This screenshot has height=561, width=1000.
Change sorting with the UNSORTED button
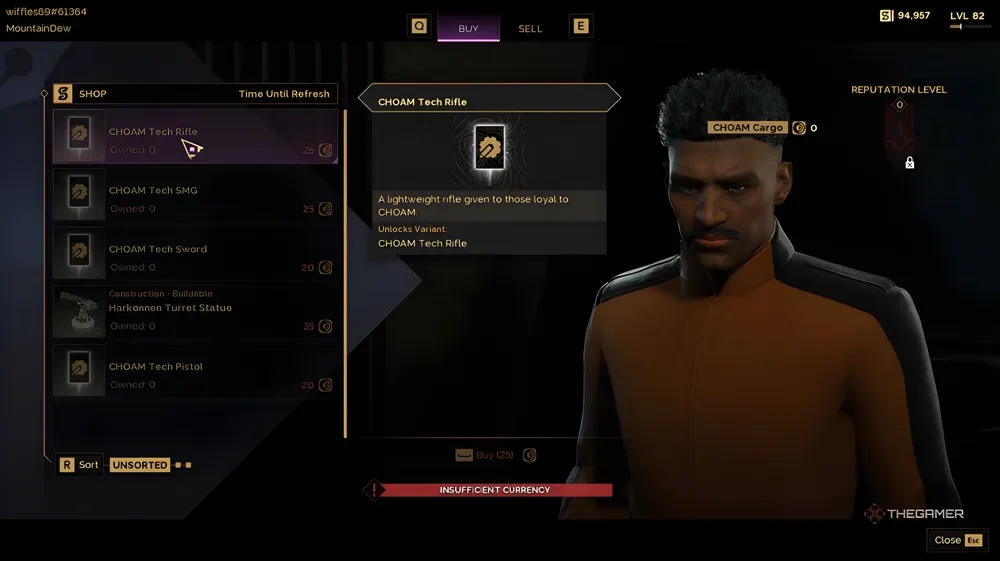pyautogui.click(x=140, y=465)
